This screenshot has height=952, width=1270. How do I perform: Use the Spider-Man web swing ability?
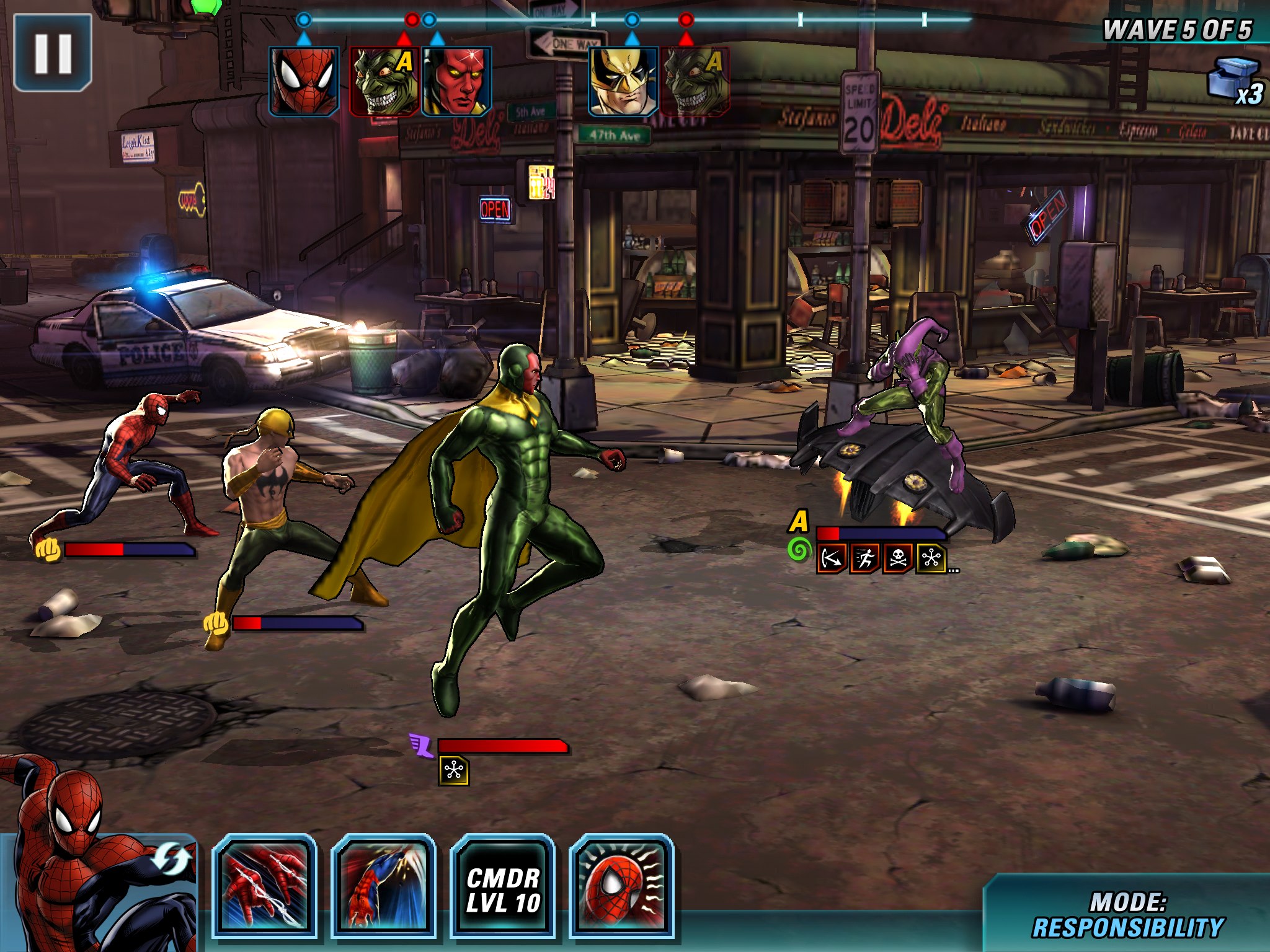383,886
